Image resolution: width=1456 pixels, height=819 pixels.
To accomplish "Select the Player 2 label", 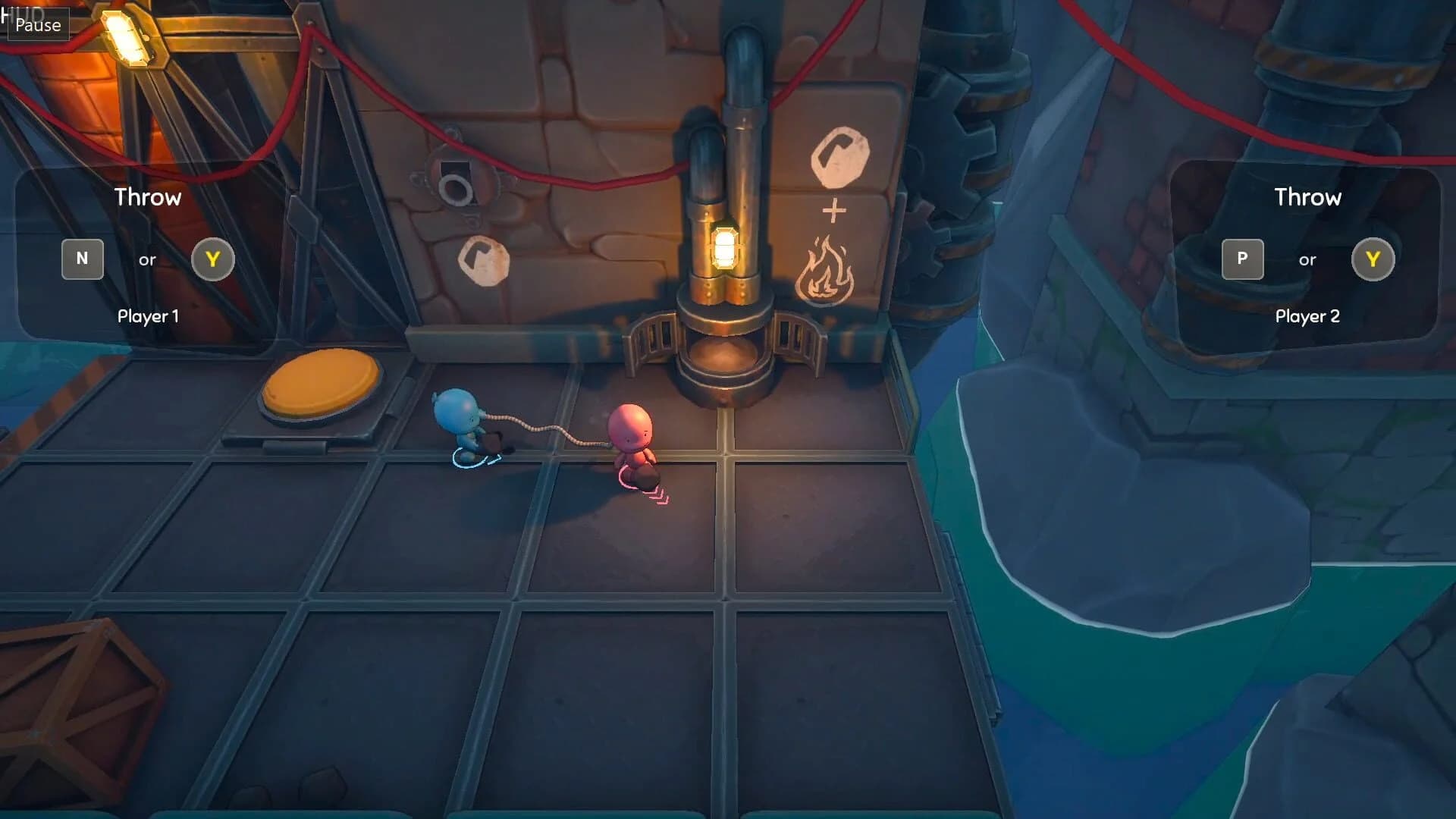I will click(x=1307, y=317).
